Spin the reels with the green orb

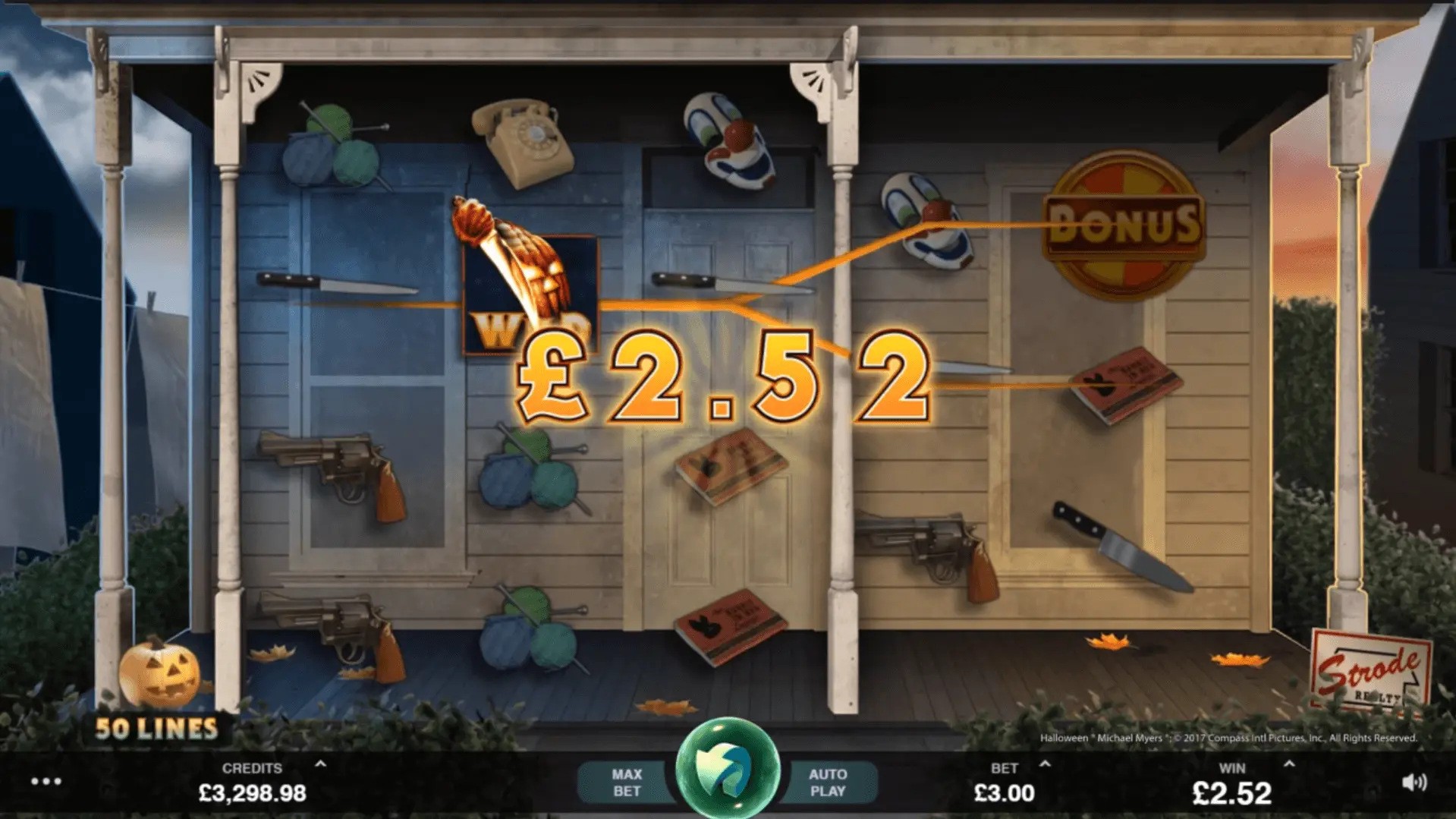coord(728,768)
